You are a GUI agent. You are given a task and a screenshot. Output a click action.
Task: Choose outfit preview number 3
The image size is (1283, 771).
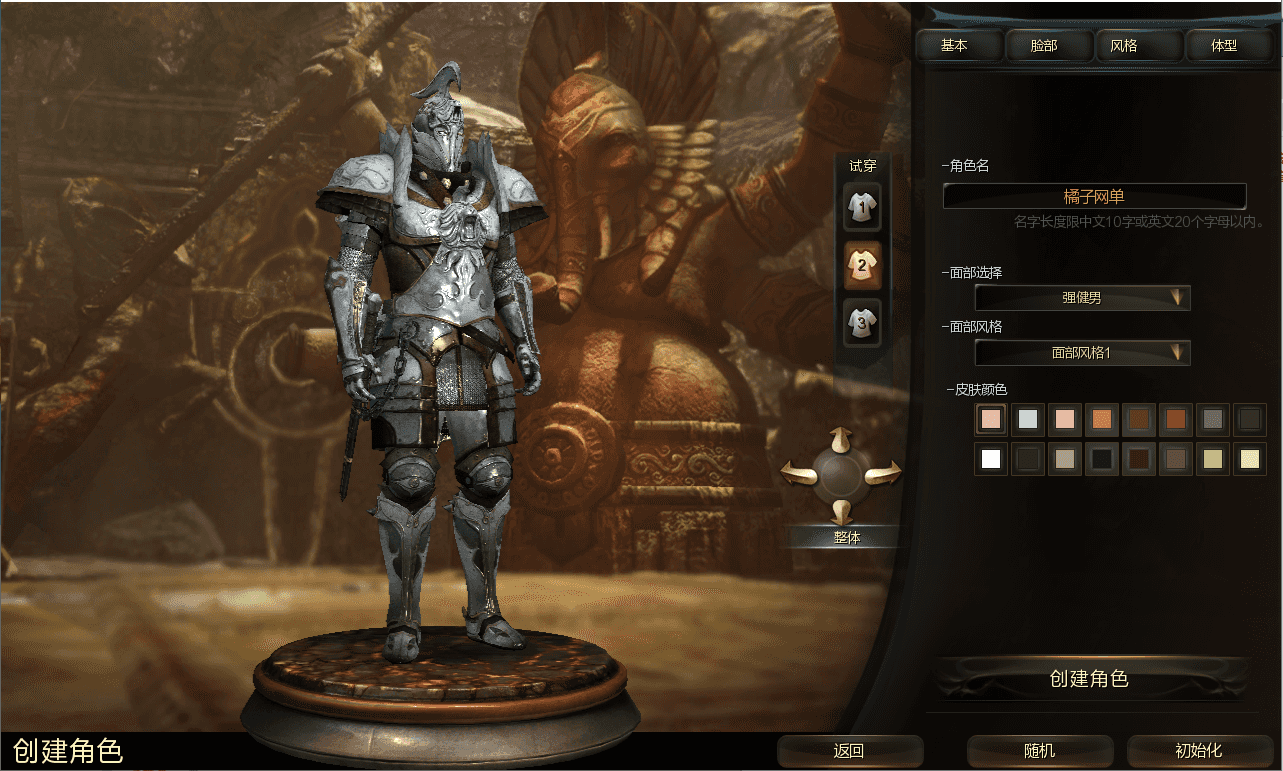click(x=861, y=322)
